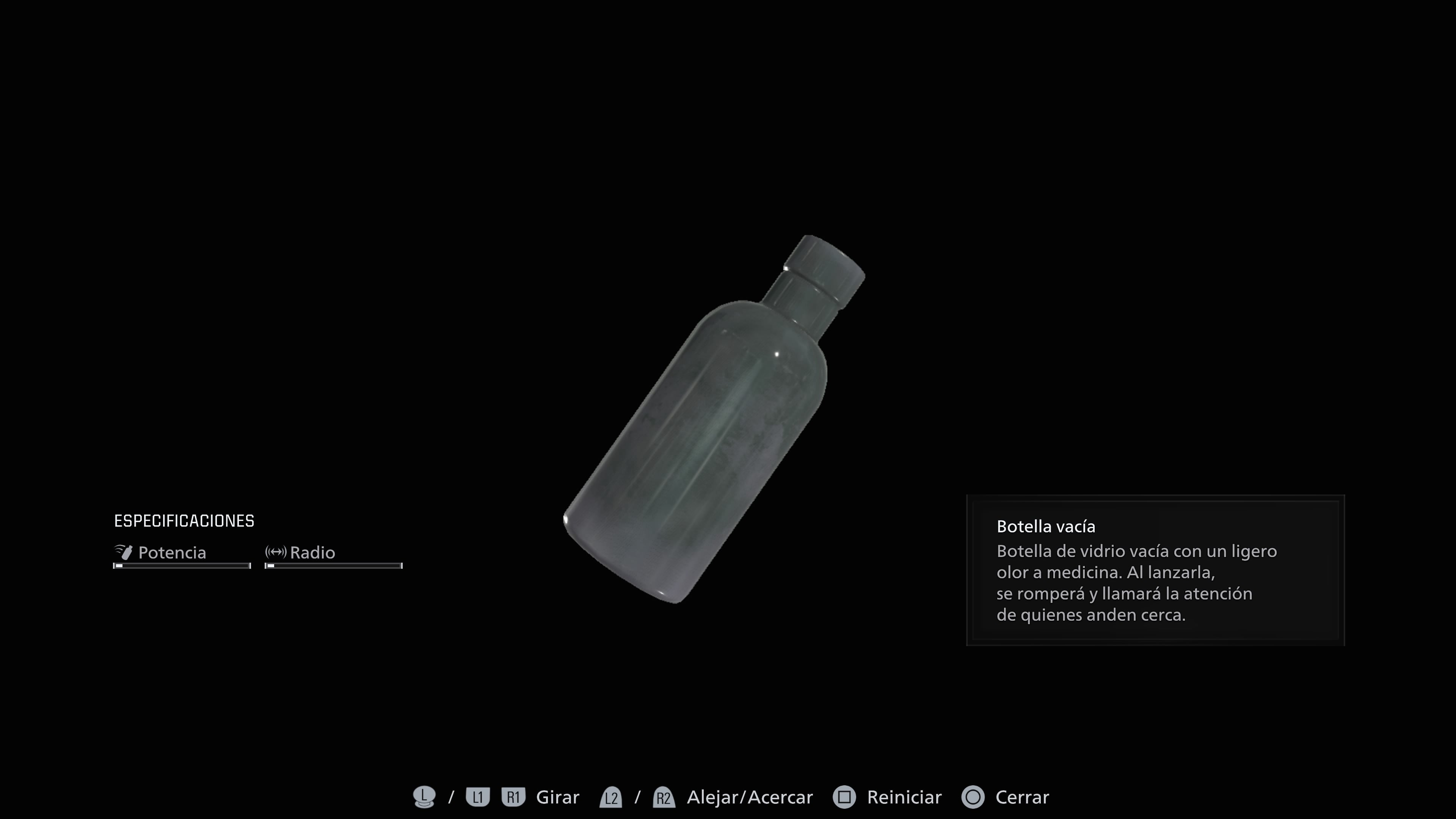This screenshot has height=819, width=1456.
Task: Click the R2 trigger prompt icon
Action: [664, 797]
